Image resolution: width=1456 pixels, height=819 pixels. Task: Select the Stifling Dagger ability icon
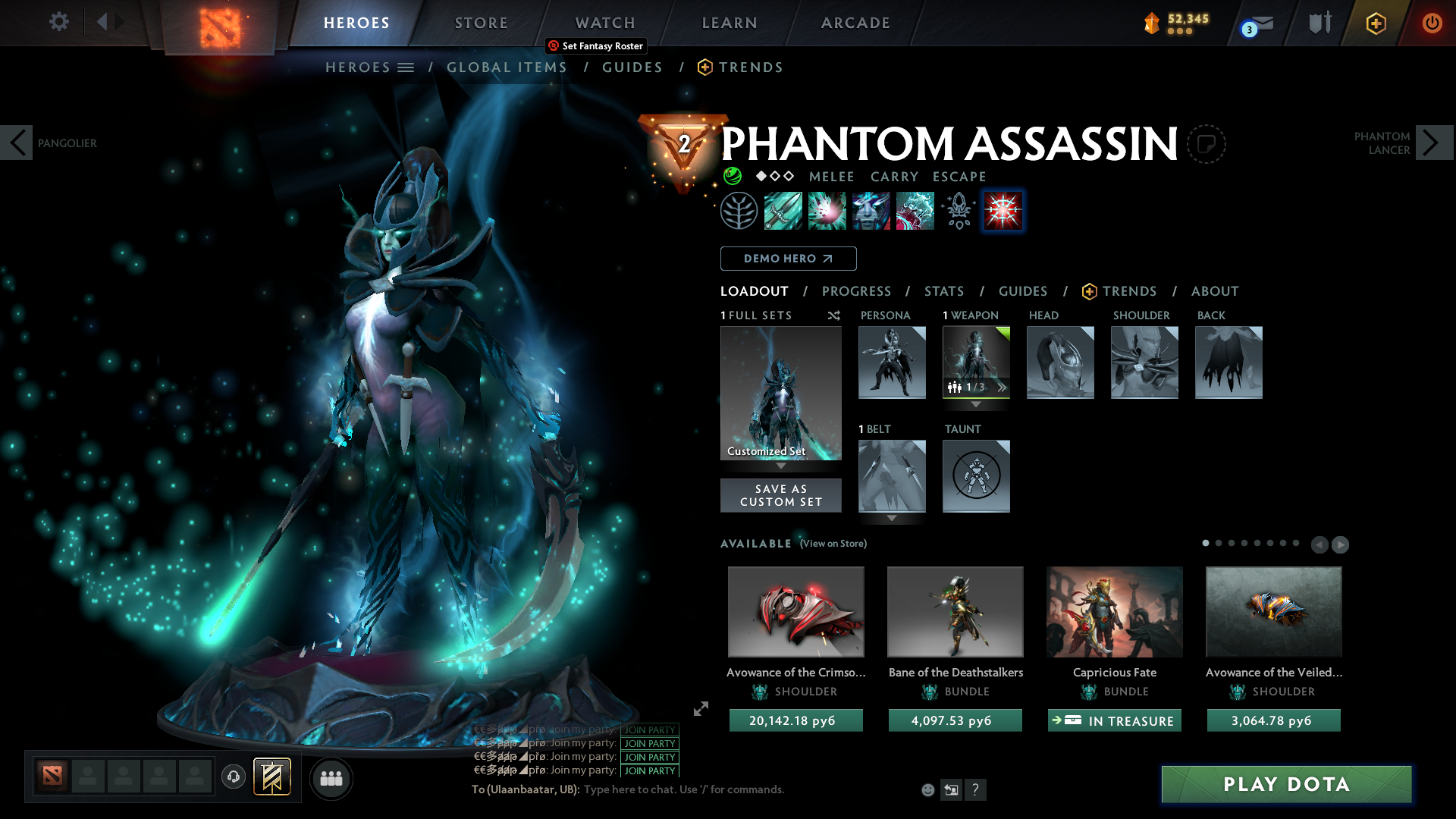(x=783, y=211)
